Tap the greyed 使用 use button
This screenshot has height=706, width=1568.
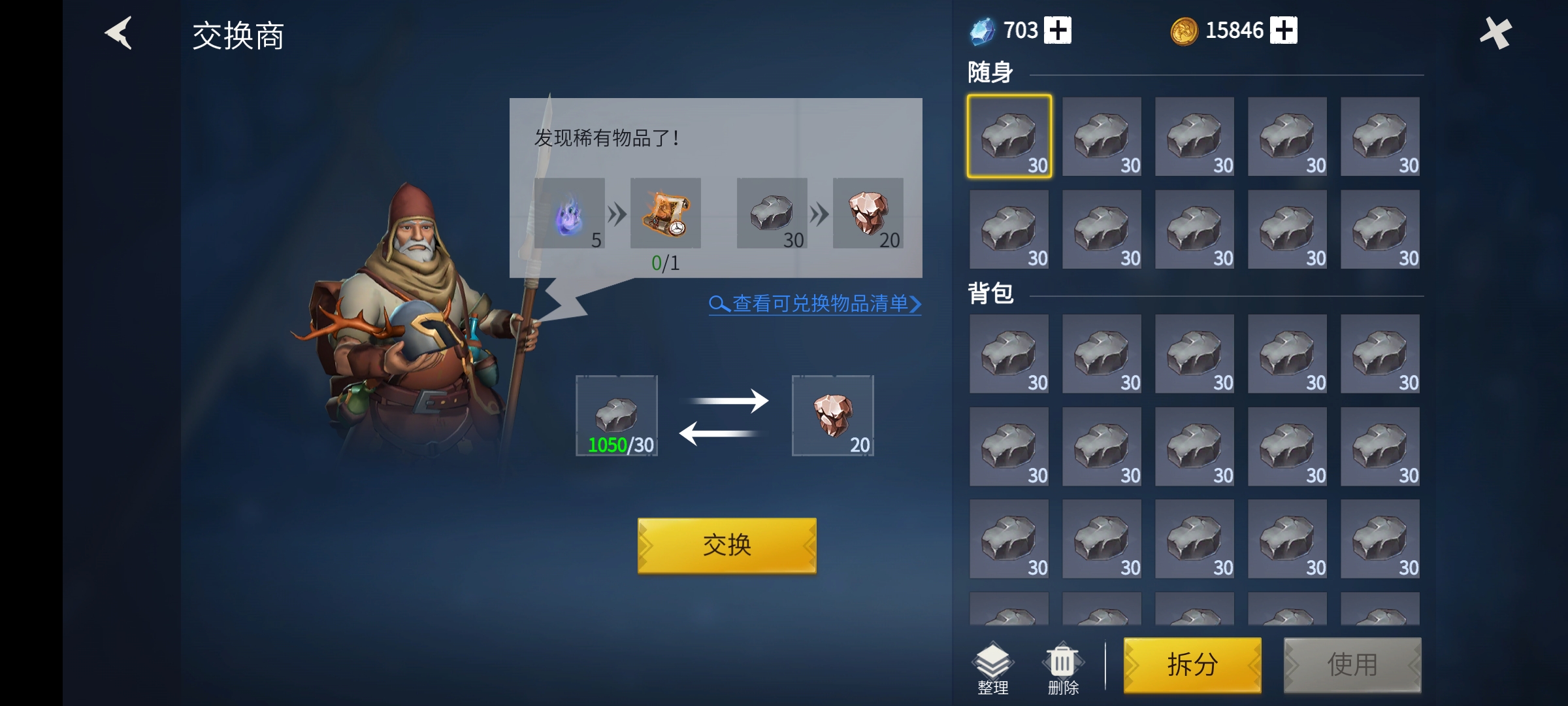point(1352,665)
